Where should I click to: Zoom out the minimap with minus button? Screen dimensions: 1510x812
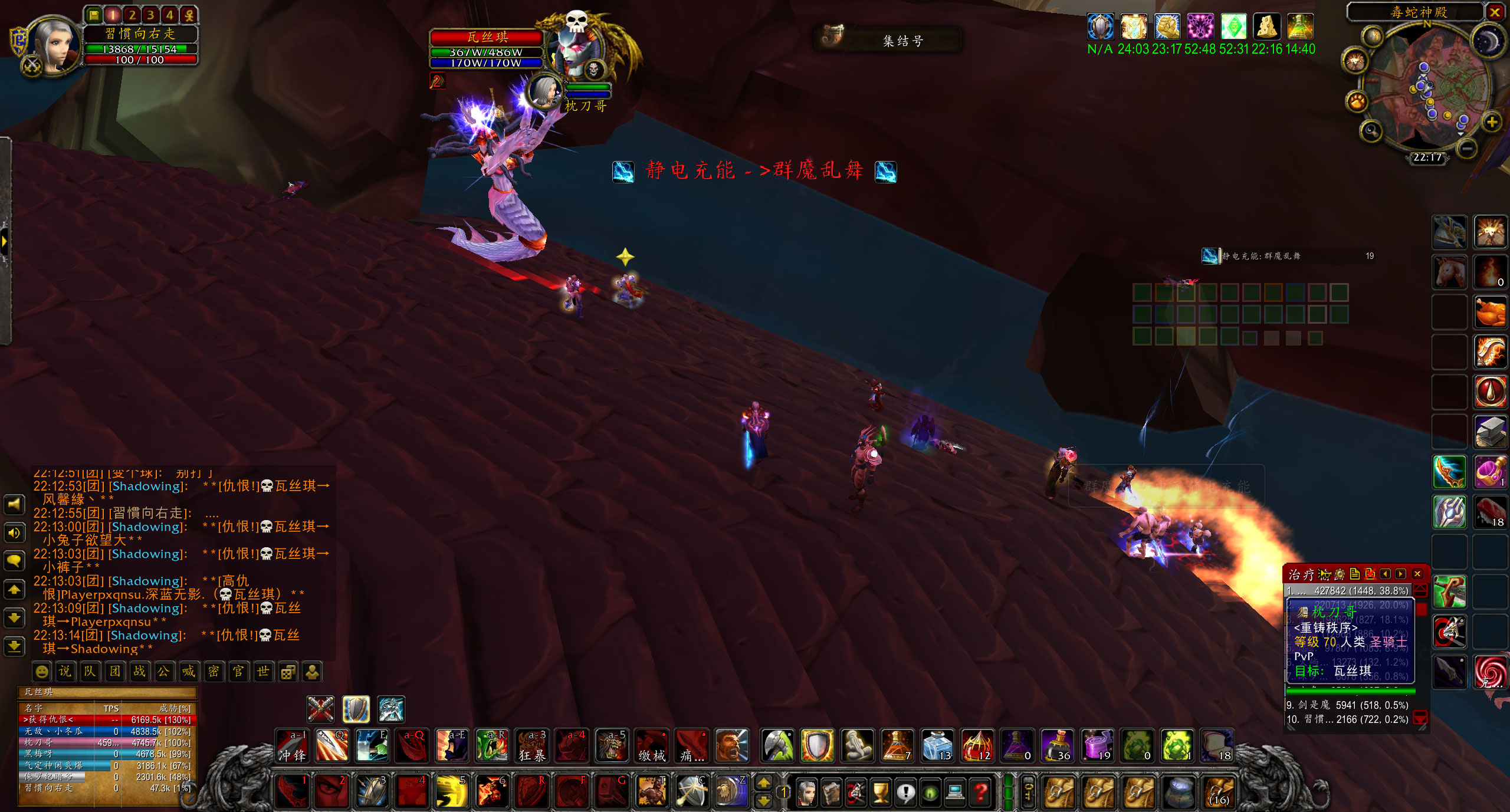click(1467, 148)
